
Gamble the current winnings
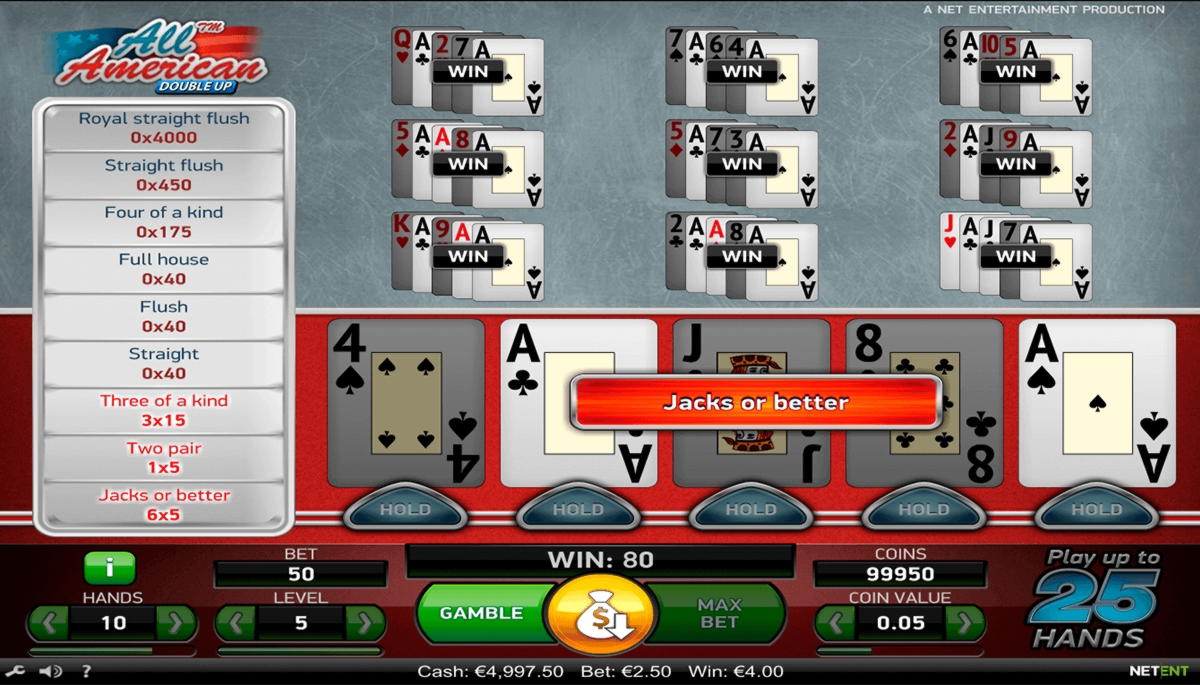[x=481, y=613]
